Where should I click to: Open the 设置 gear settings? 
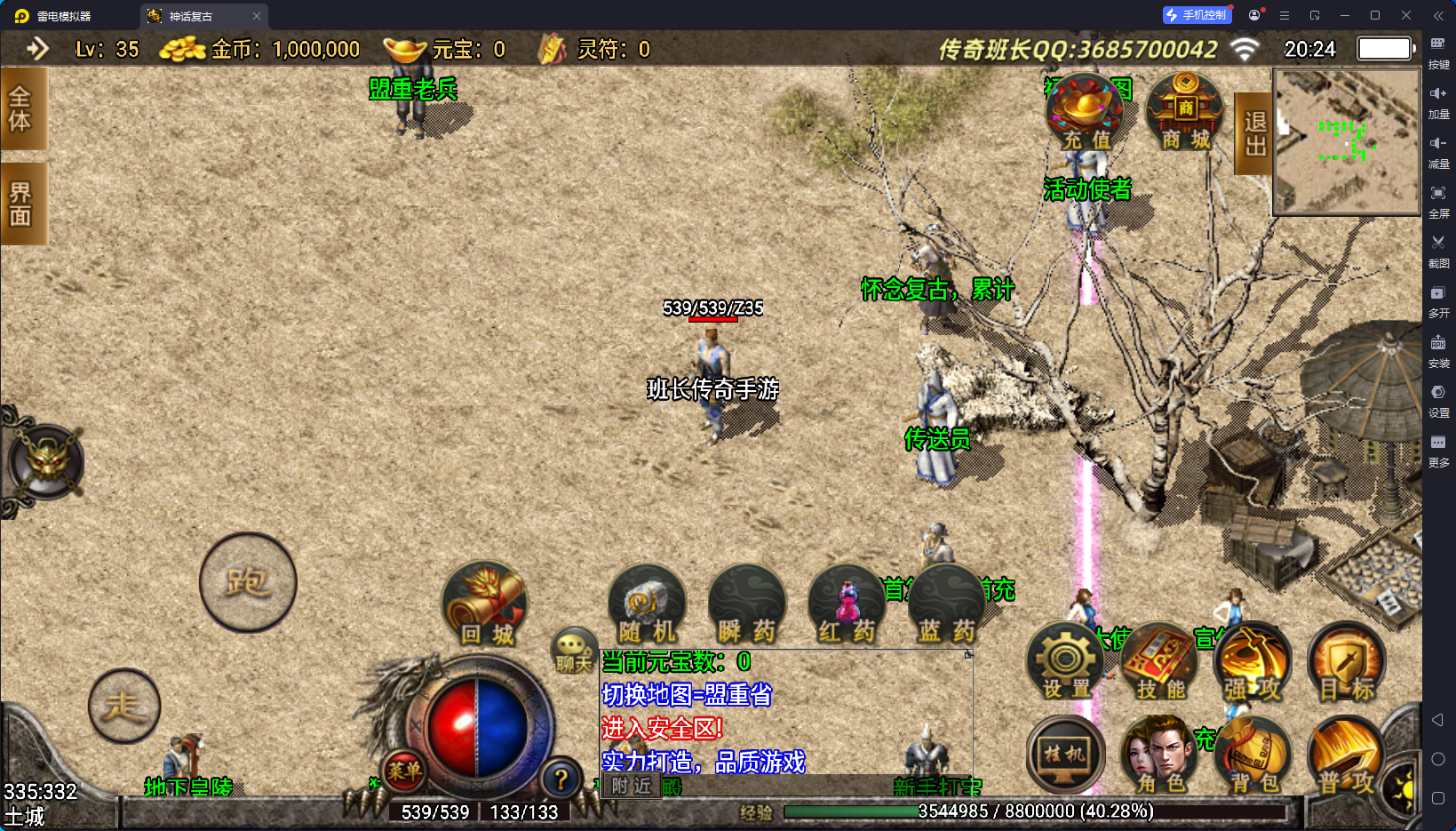coord(1065,662)
